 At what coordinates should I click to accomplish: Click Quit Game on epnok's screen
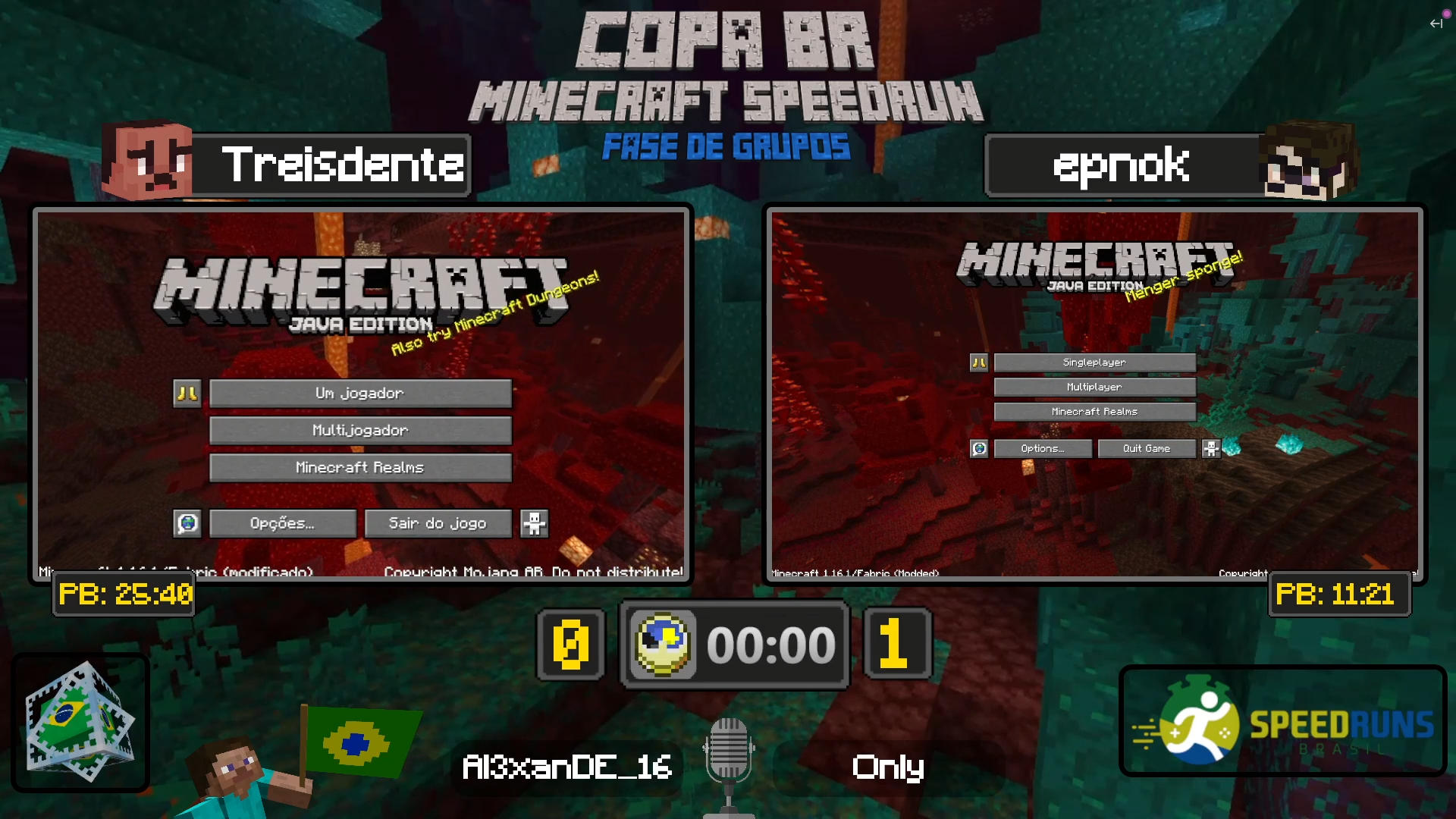click(1147, 448)
